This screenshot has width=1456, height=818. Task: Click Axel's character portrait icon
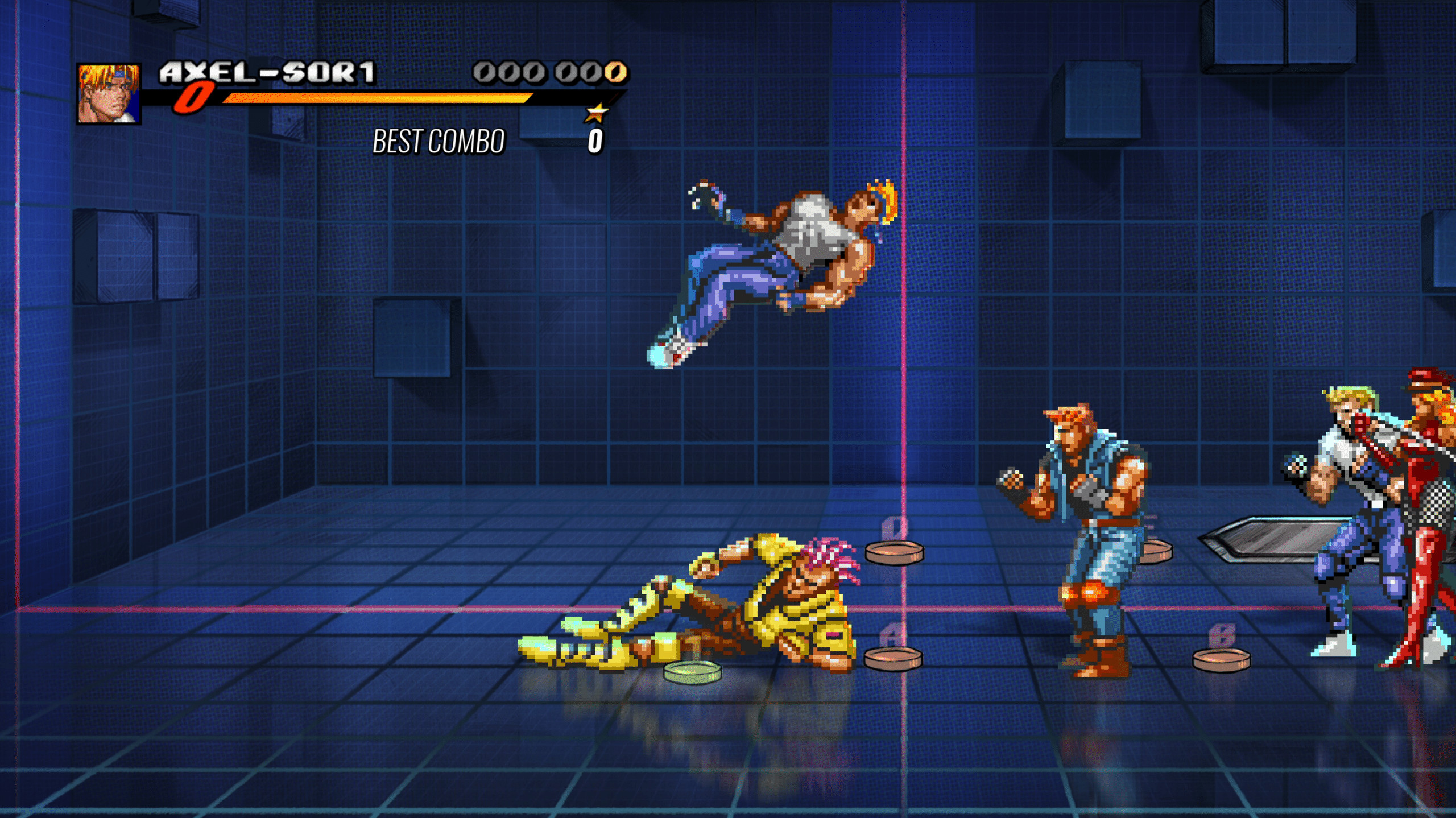point(108,93)
